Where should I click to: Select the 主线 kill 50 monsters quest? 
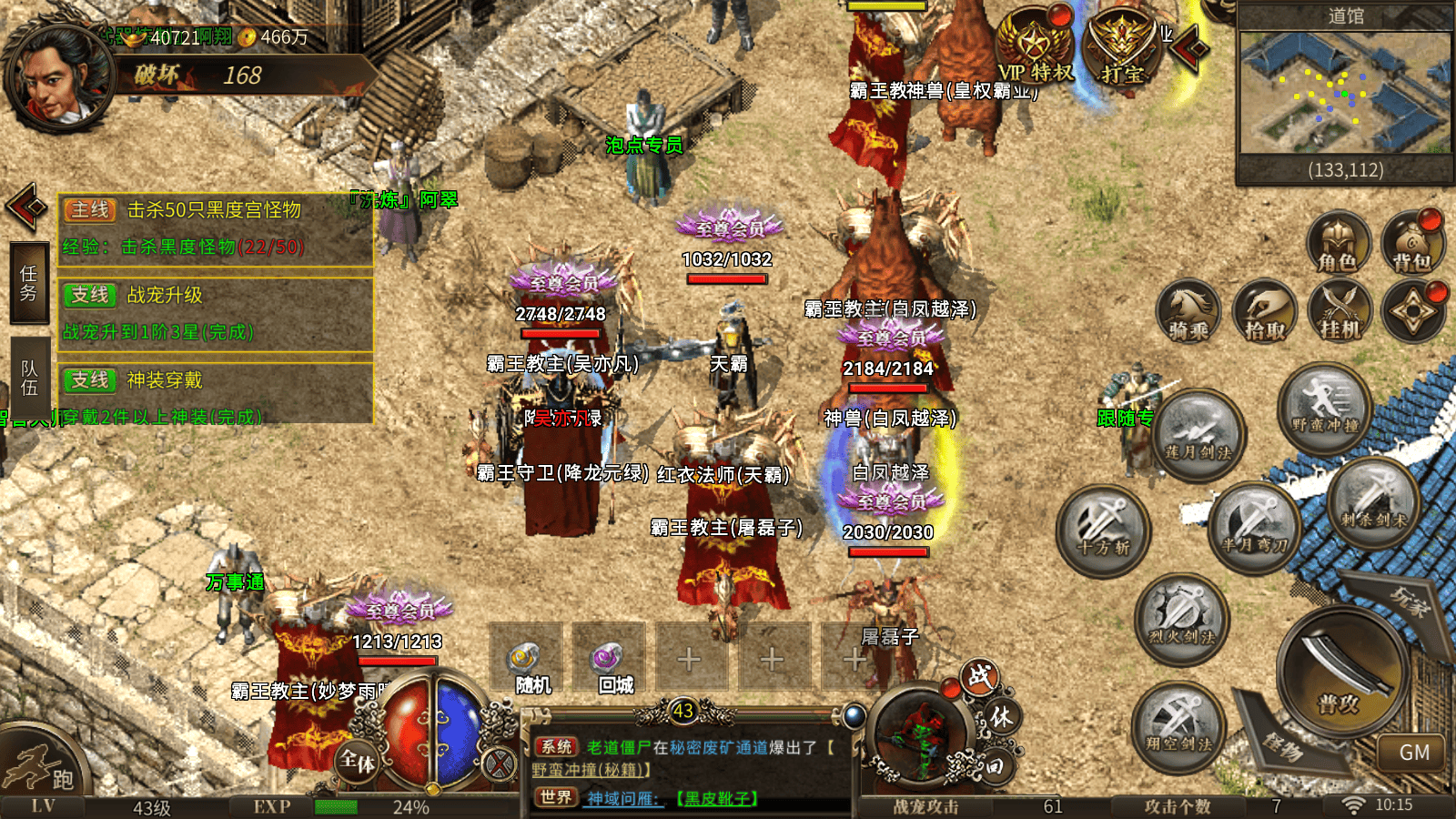216,228
